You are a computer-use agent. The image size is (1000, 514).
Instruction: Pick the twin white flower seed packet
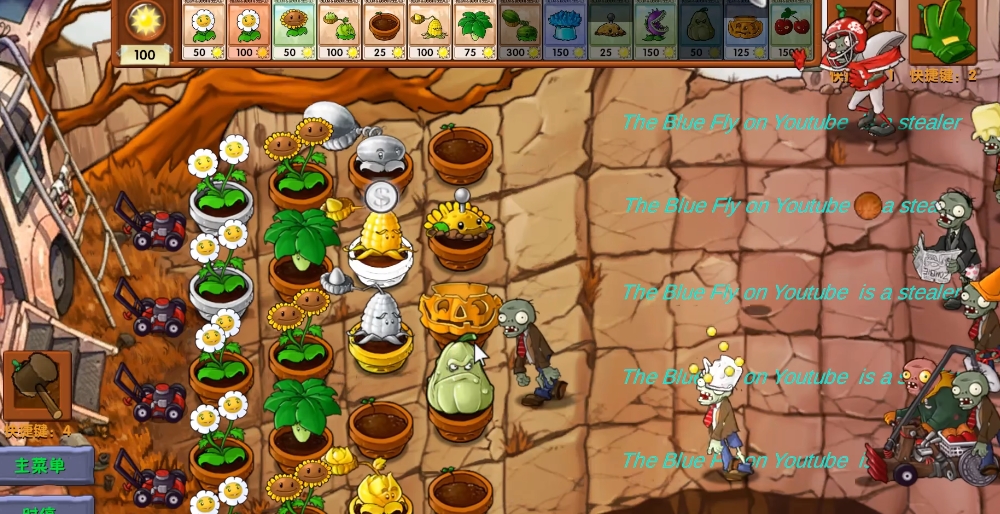248,31
